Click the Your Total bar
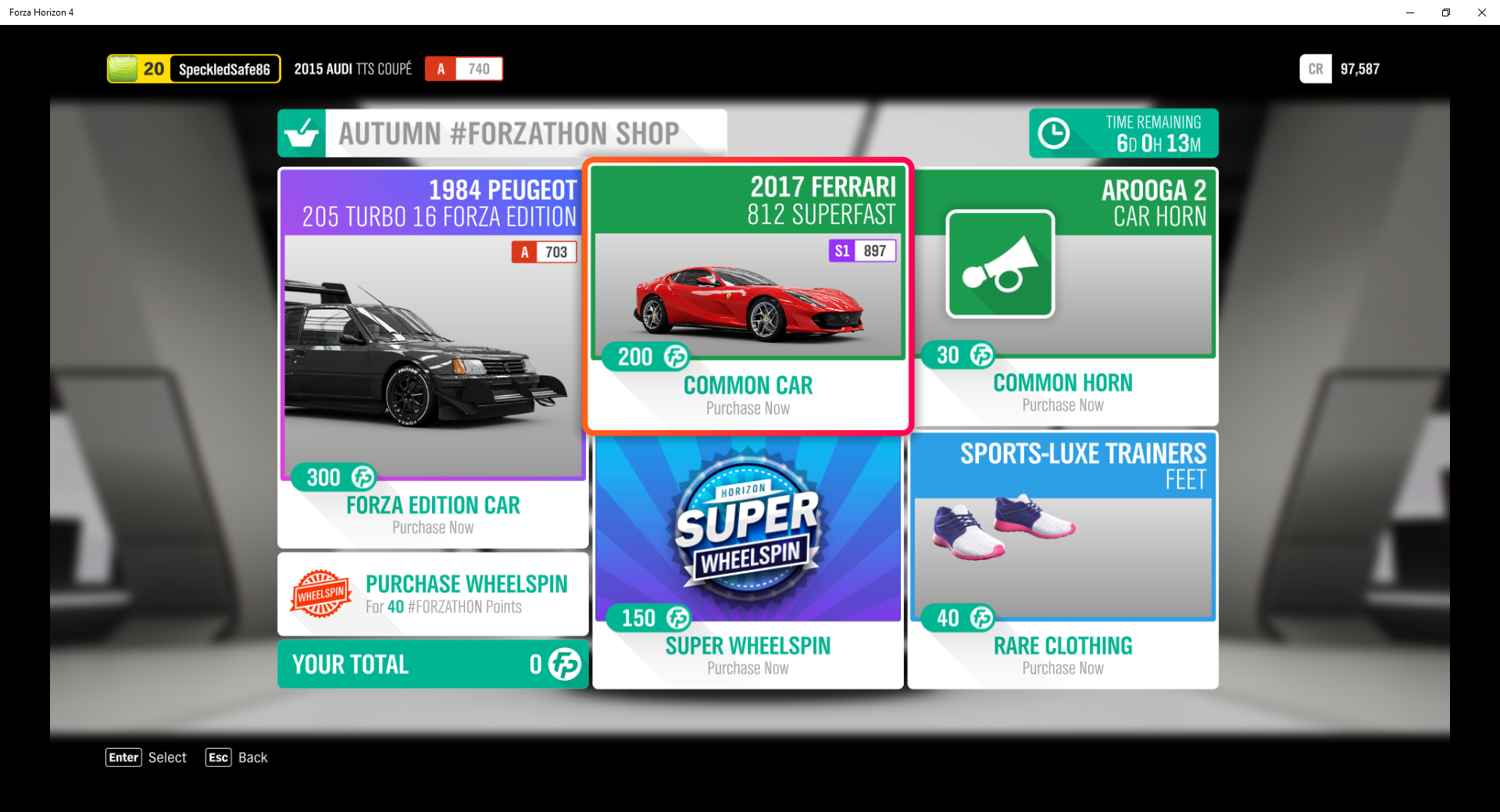This screenshot has height=812, width=1500. click(x=433, y=664)
